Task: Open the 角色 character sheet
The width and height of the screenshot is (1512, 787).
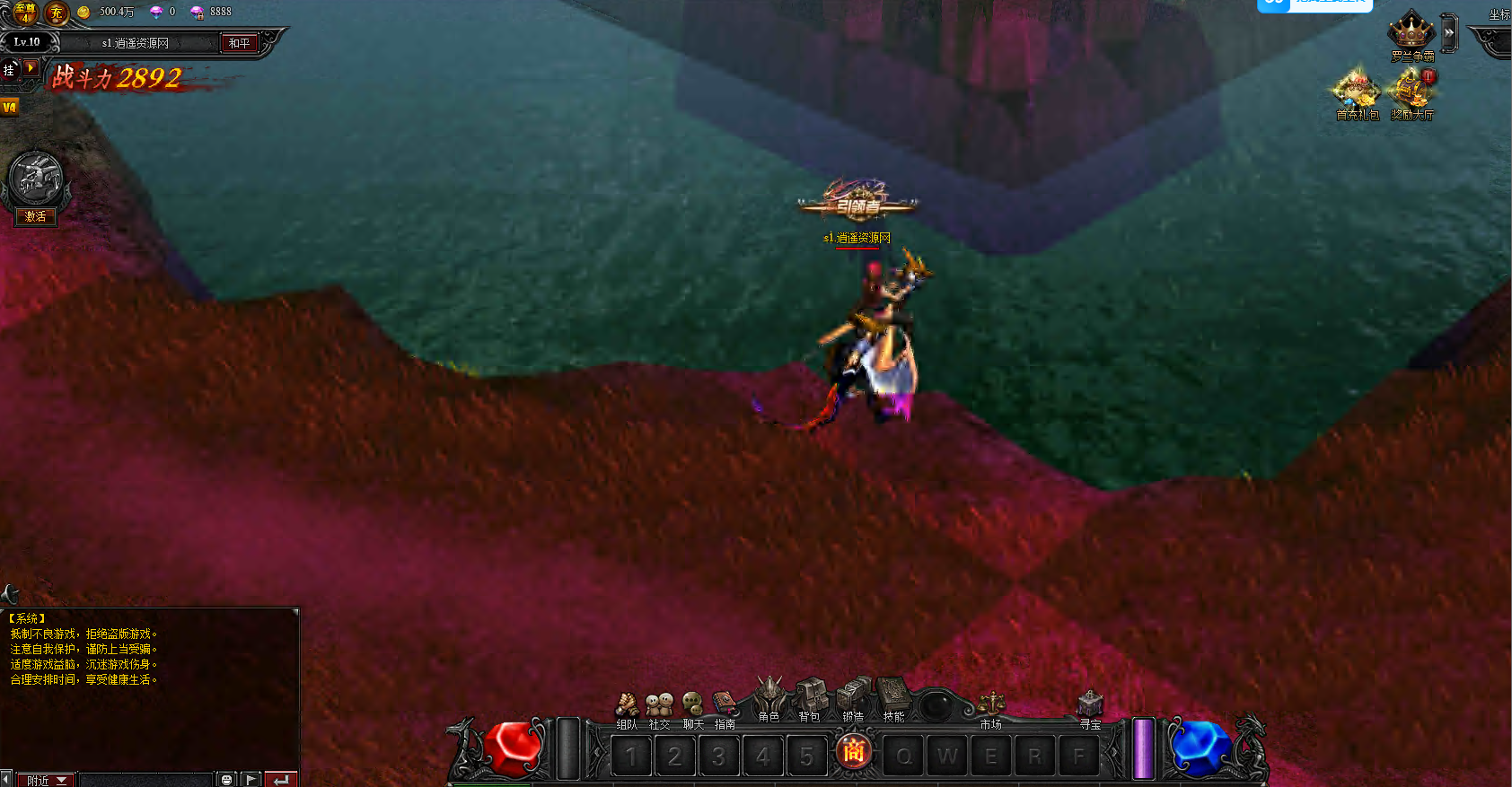Action: [769, 696]
